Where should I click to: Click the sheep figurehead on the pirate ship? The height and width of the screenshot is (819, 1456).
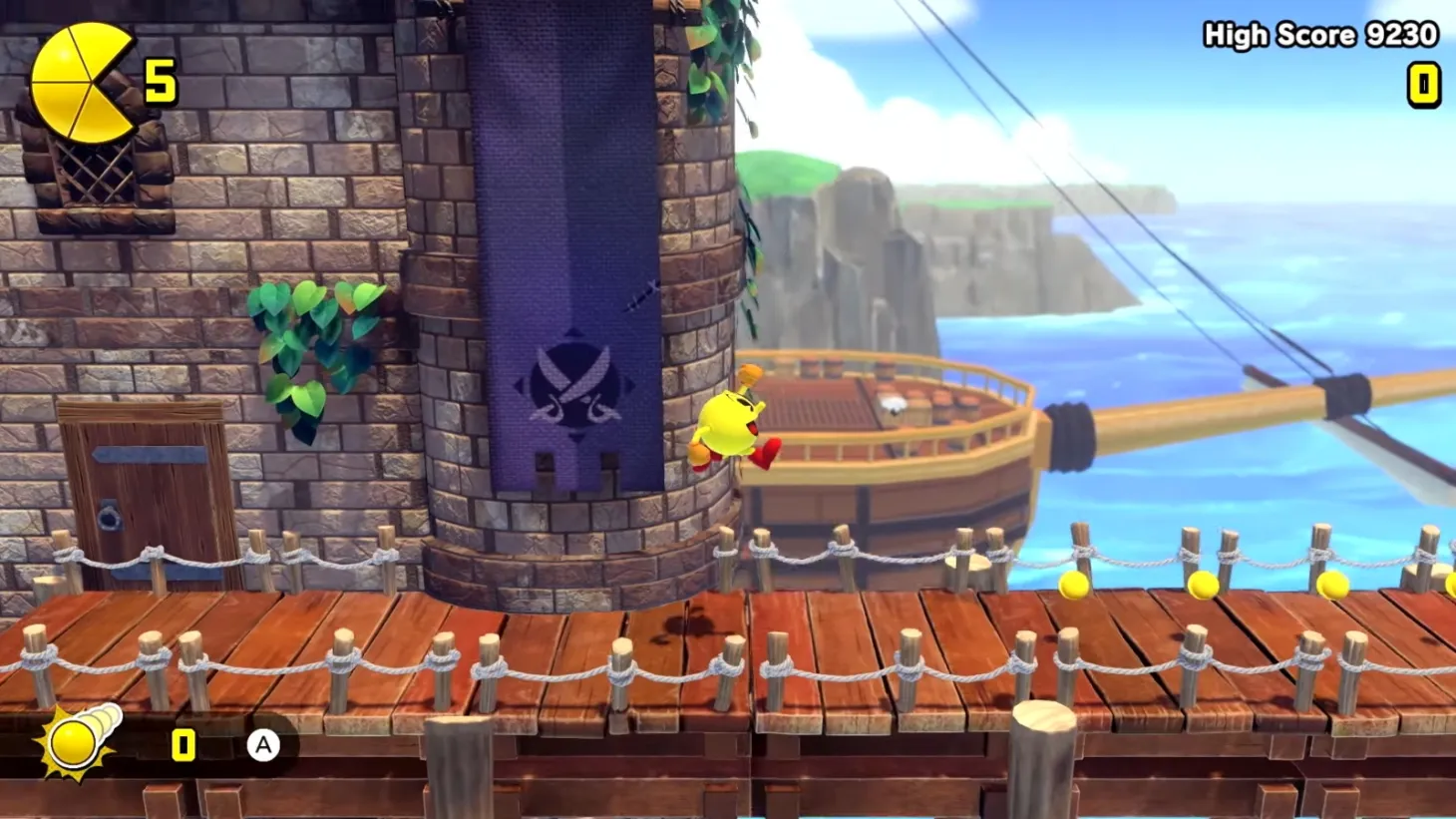click(892, 403)
